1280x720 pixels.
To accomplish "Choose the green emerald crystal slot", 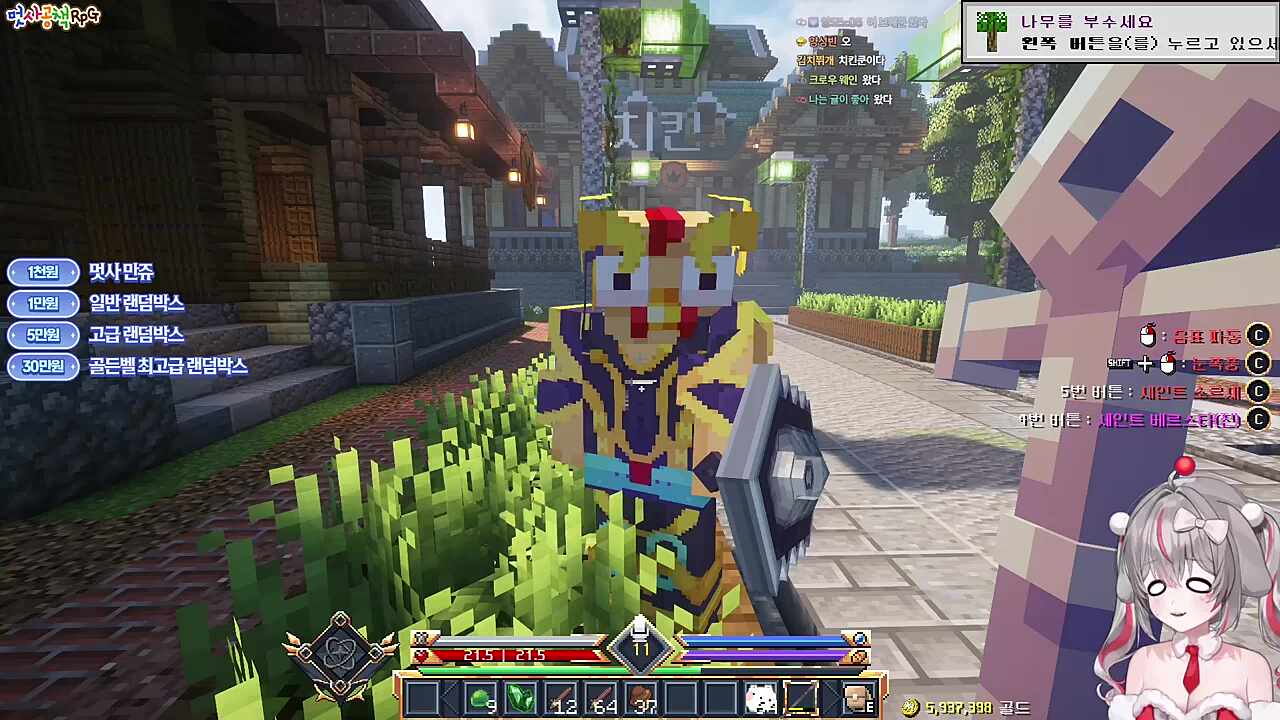I will click(521, 698).
